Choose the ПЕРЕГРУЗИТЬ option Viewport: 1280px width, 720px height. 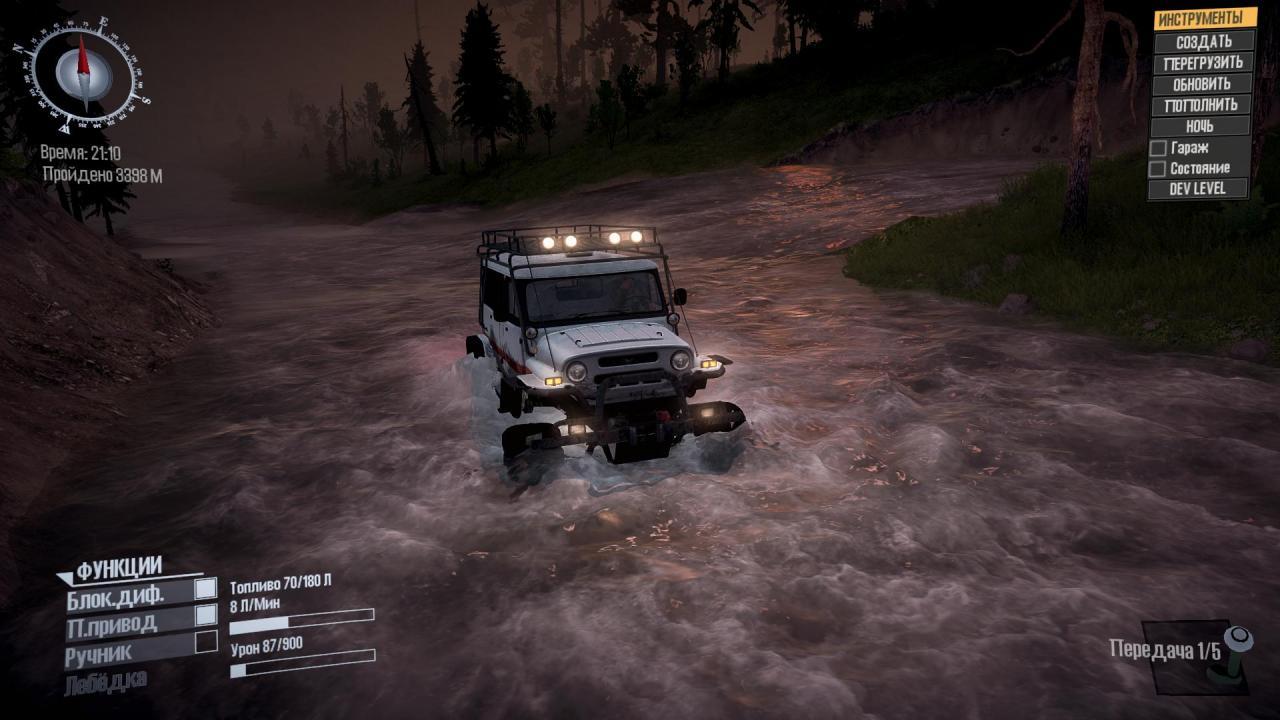pos(1203,63)
